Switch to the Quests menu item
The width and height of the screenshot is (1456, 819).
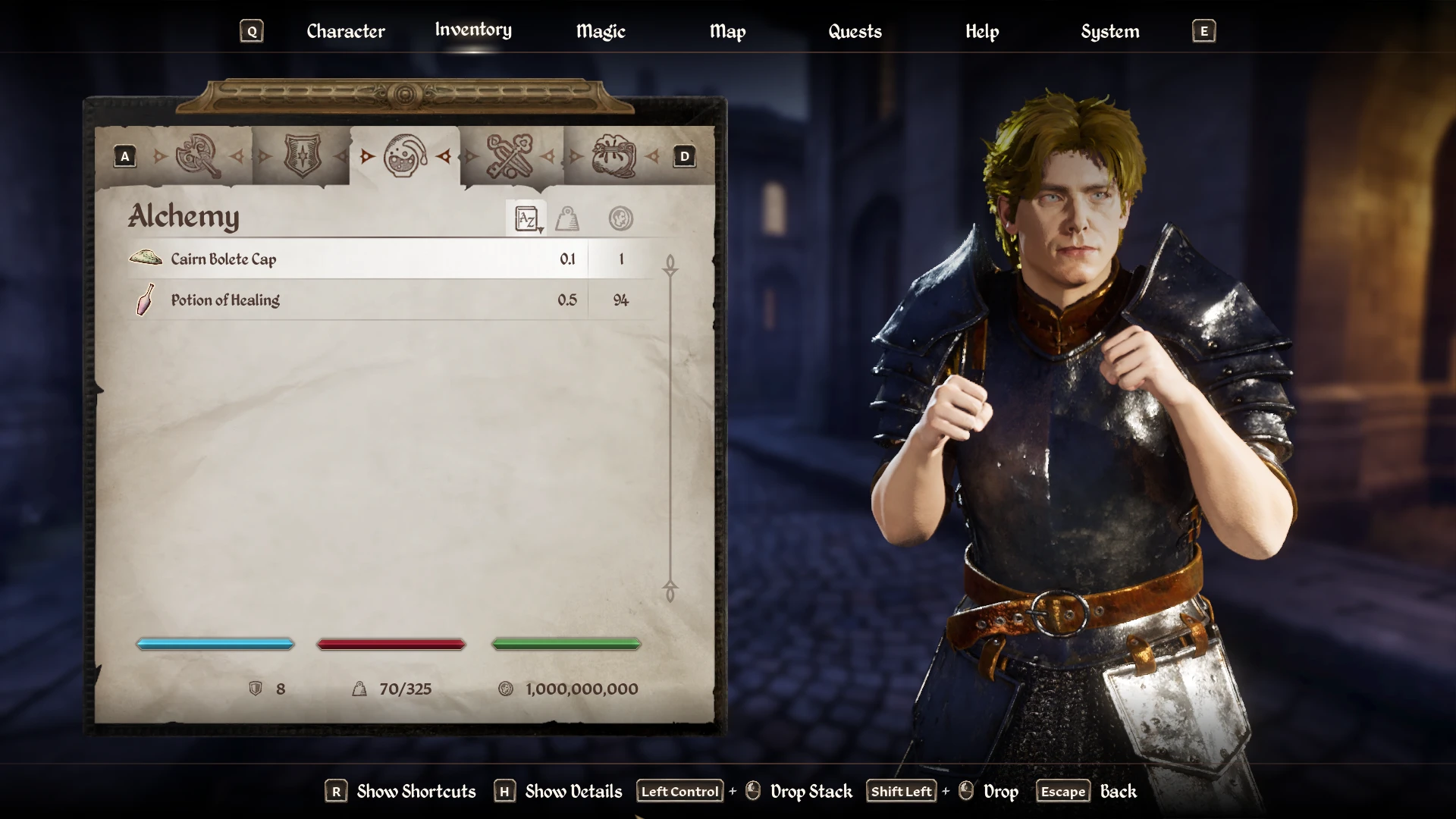coord(855,31)
